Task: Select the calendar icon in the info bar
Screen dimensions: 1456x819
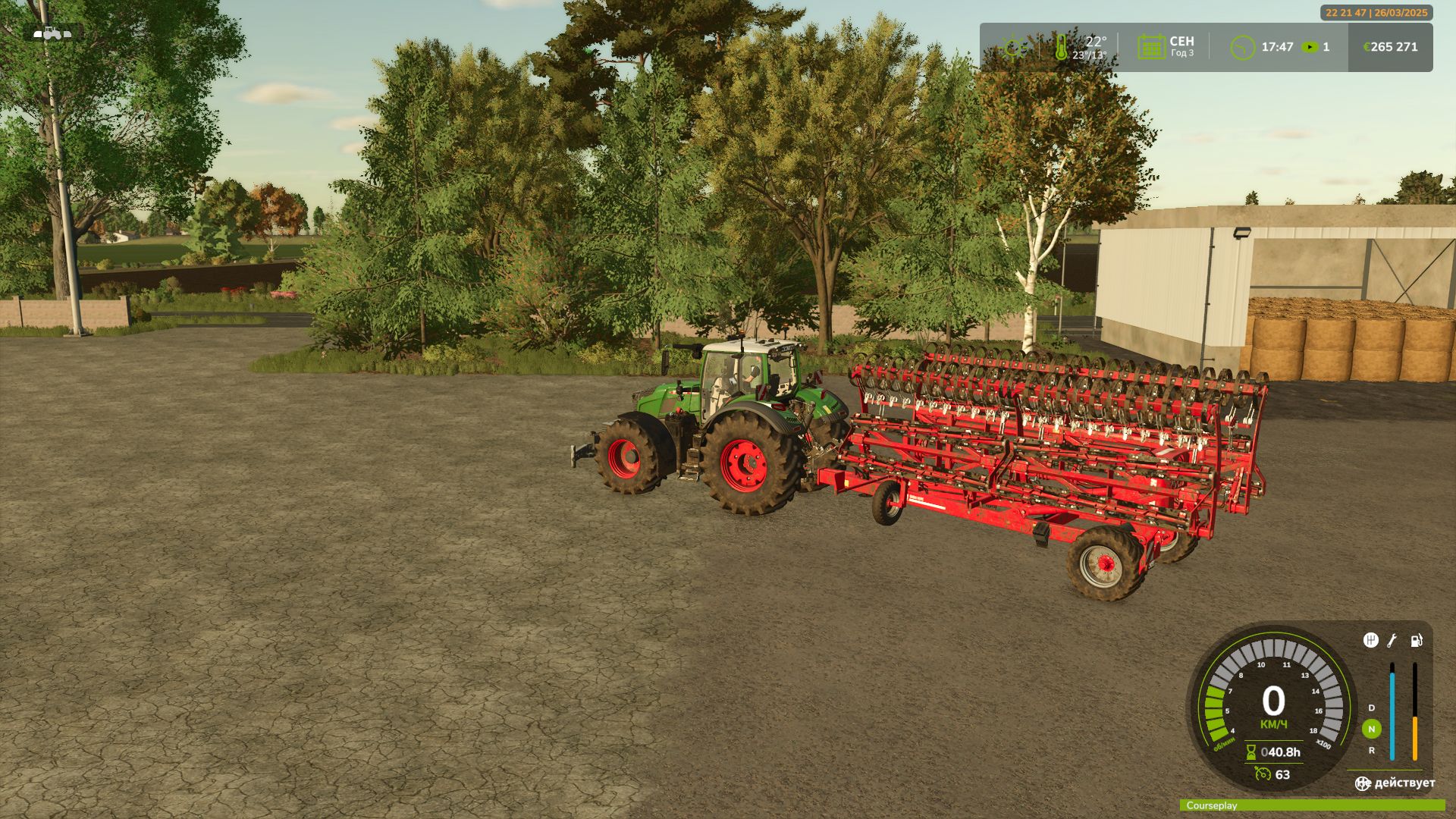Action: (x=1150, y=47)
